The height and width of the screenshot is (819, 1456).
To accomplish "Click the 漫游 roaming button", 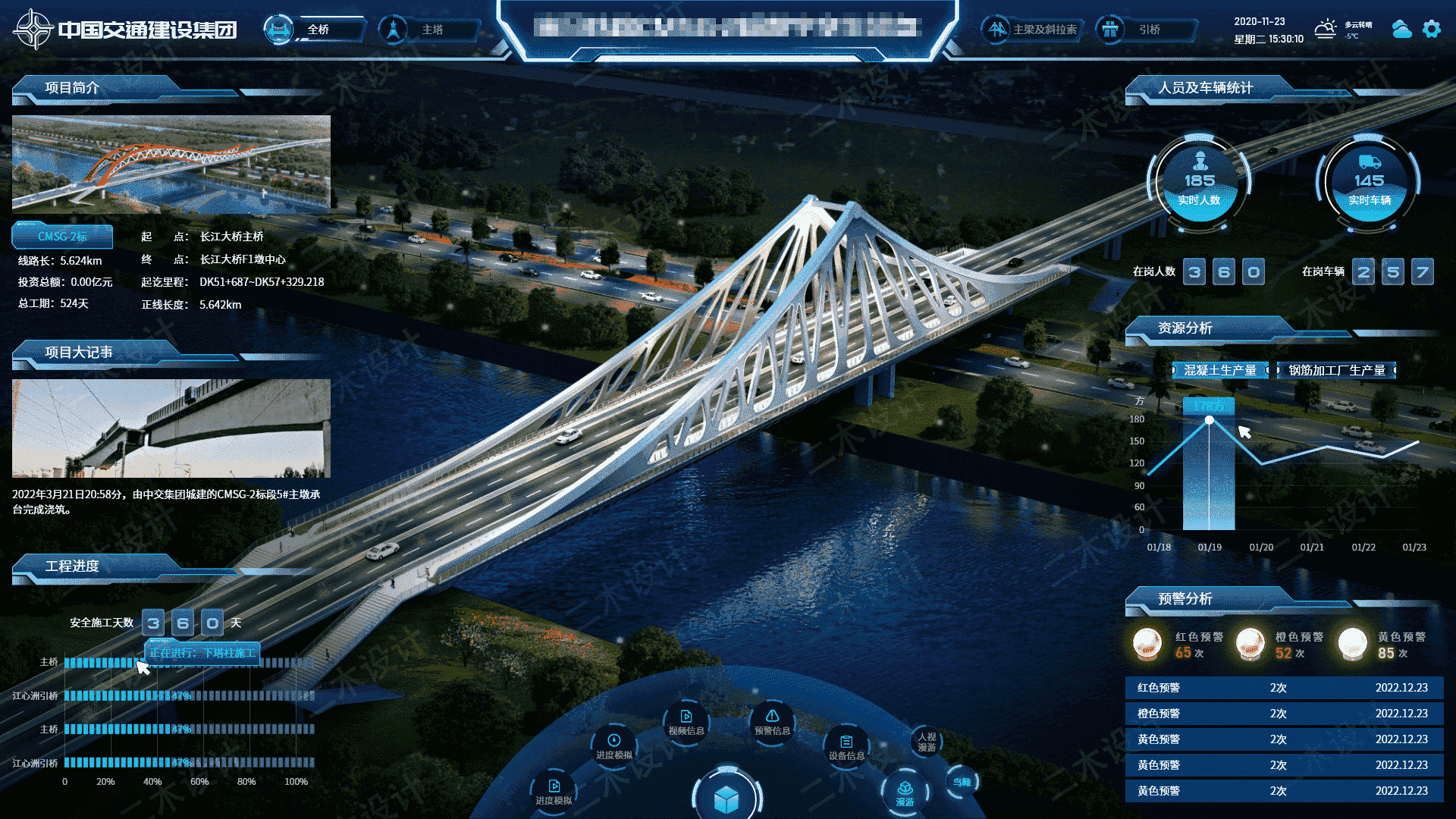I will 905,793.
